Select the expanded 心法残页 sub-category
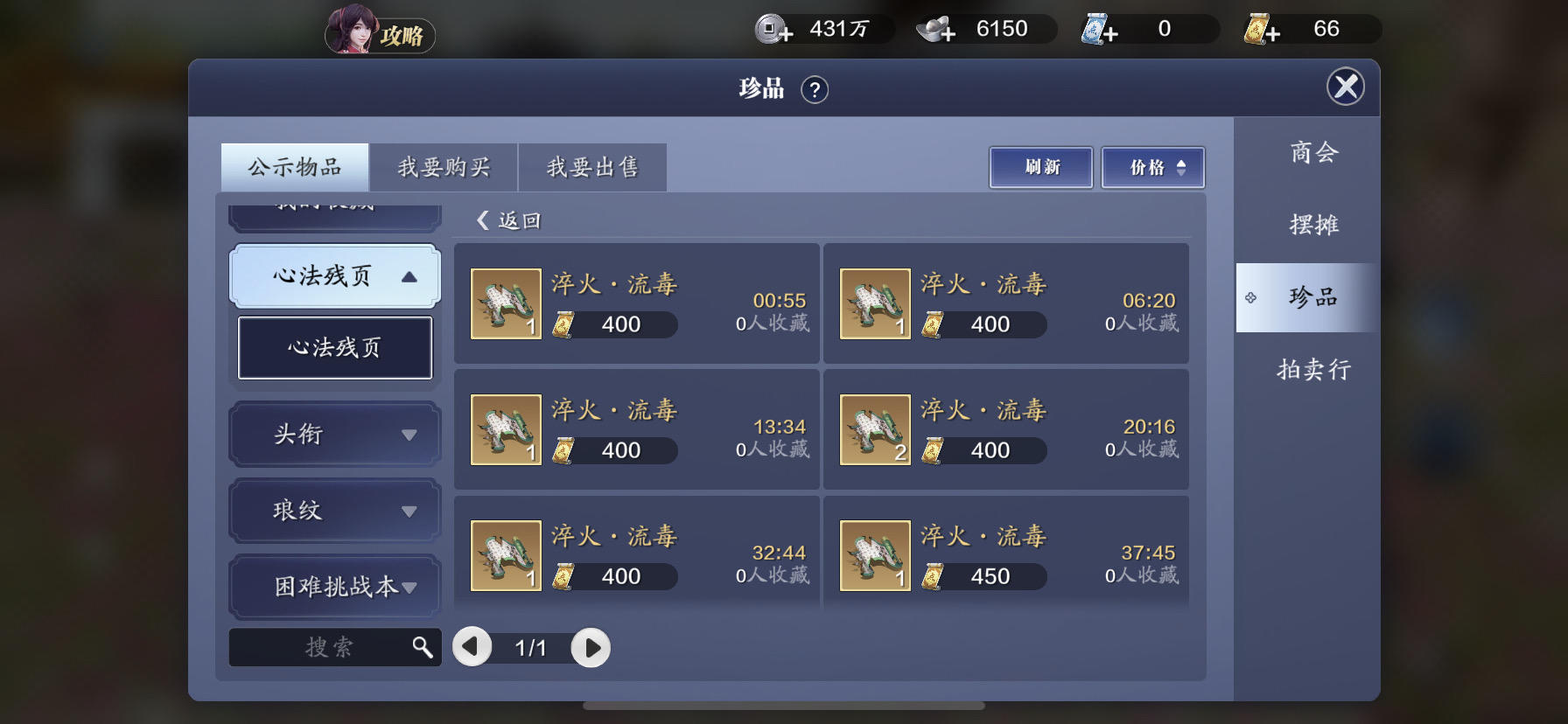1568x724 pixels. tap(333, 347)
